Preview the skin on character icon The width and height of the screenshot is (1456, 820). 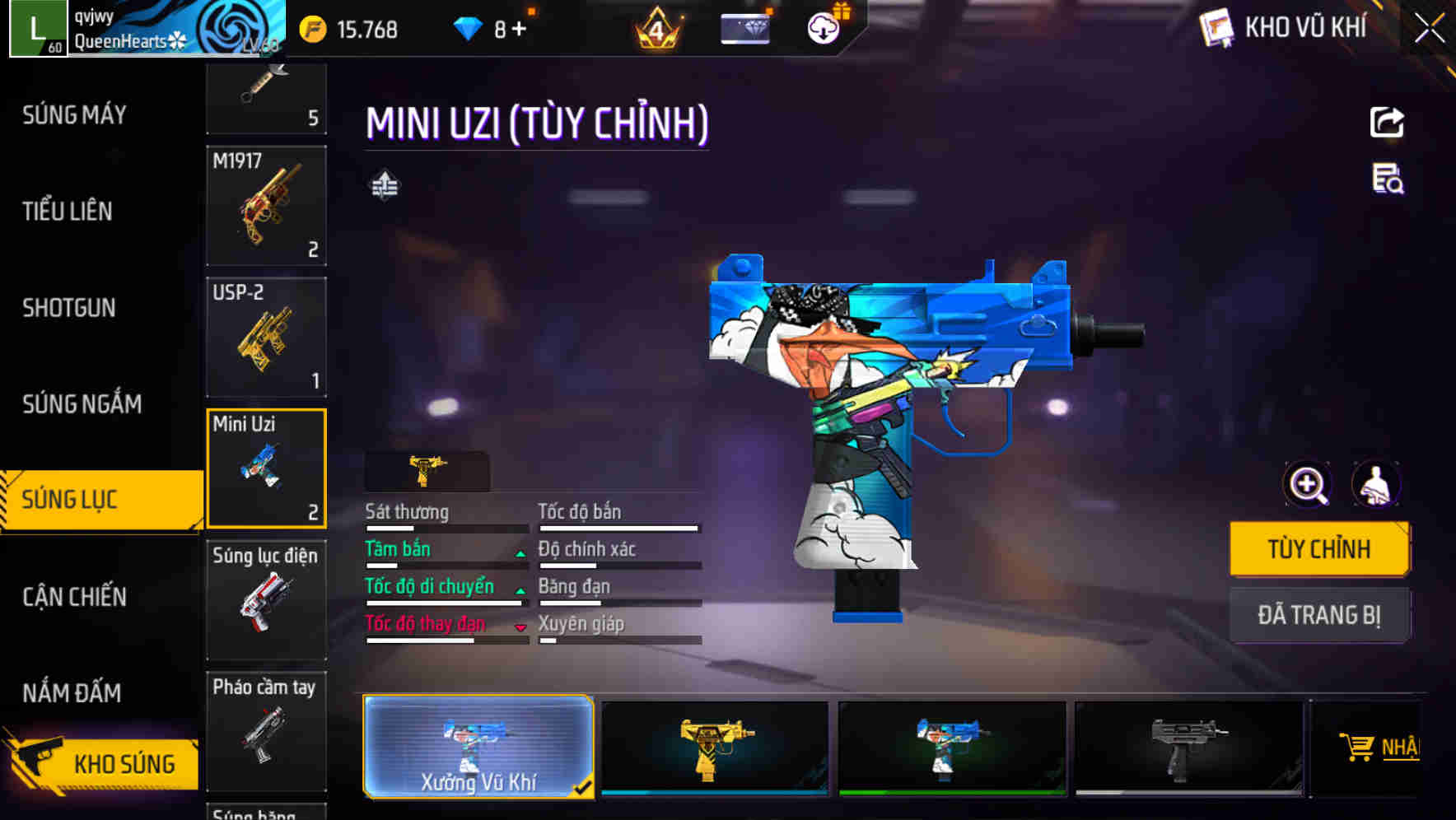[1376, 484]
